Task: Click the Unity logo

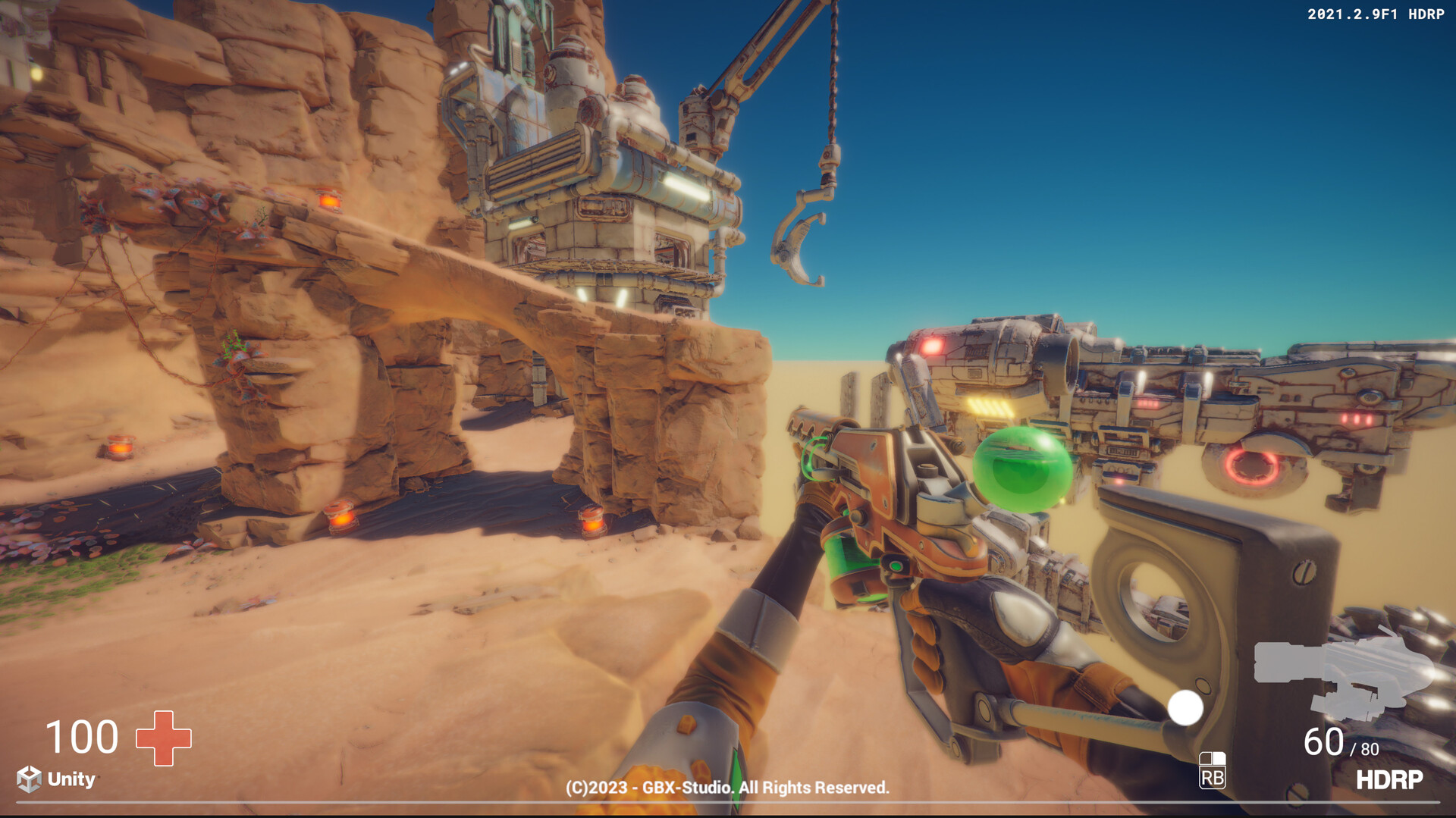Action: pos(56,779)
